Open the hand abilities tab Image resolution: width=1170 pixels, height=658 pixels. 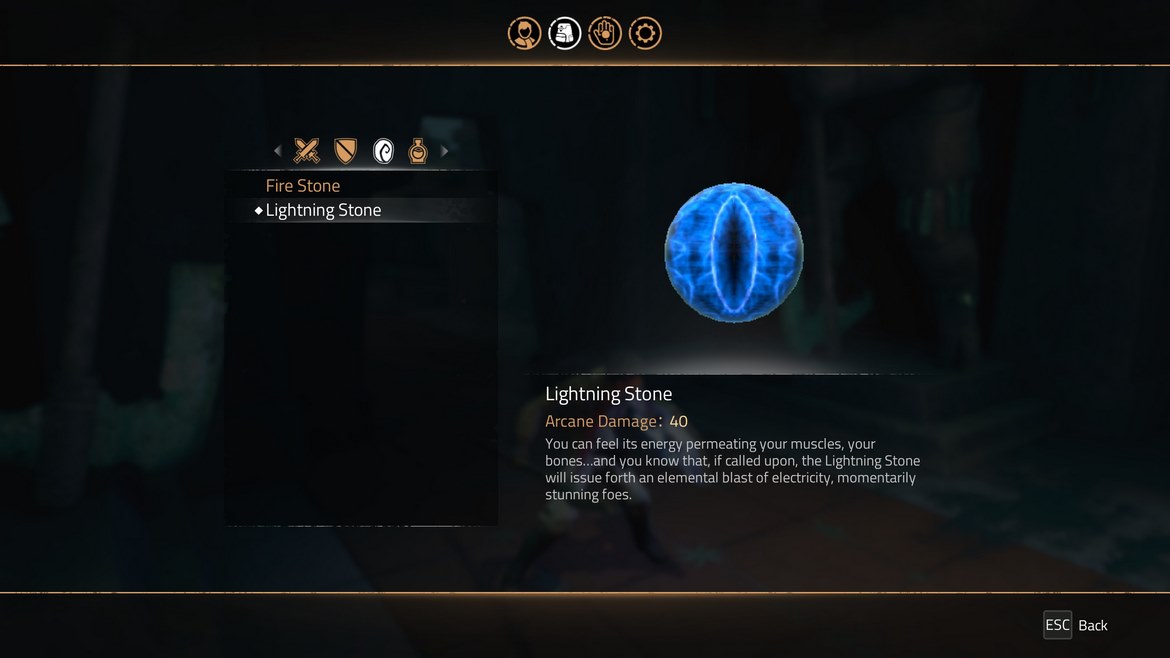[x=605, y=34]
